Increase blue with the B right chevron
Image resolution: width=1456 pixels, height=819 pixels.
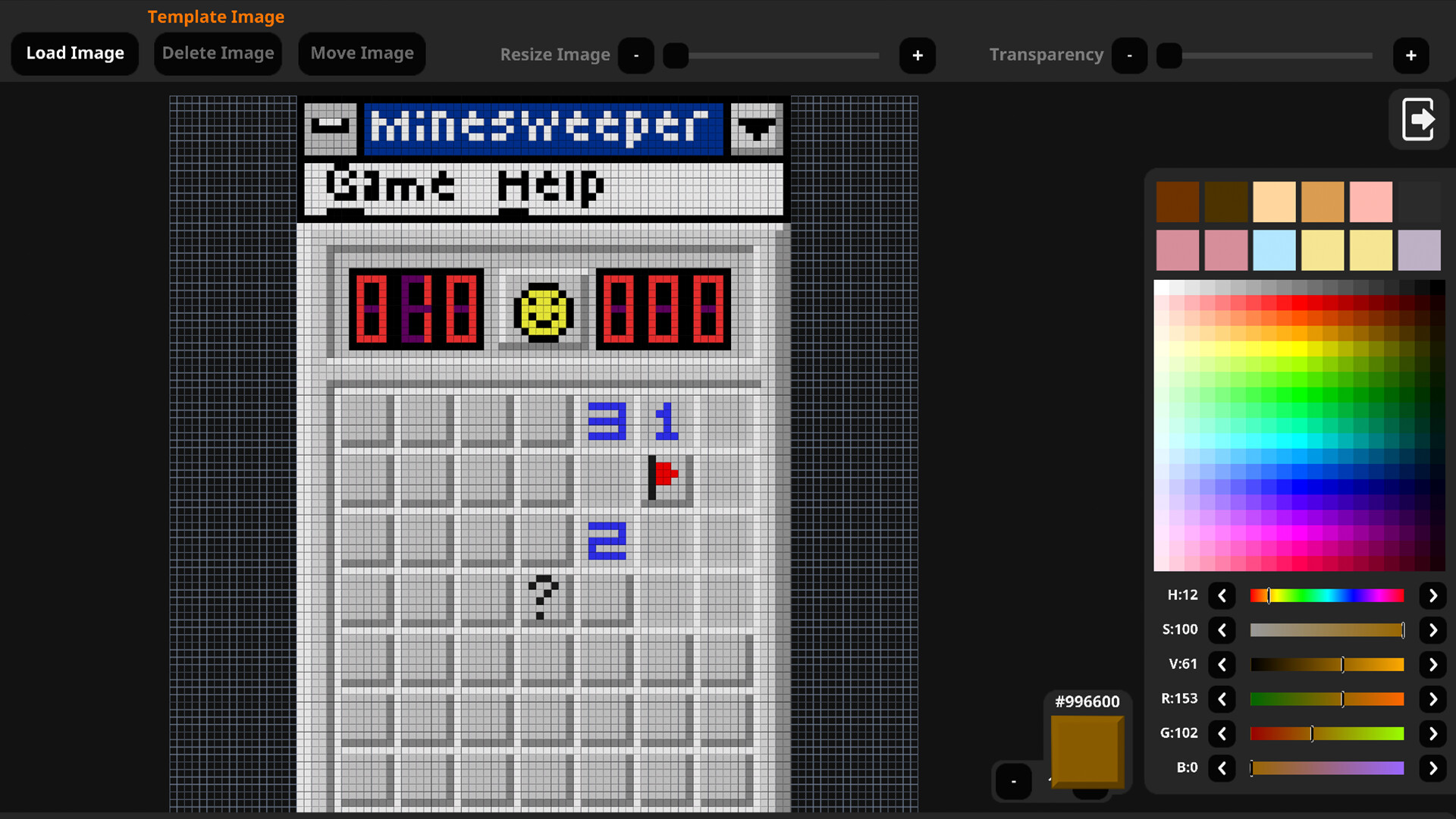tap(1432, 767)
